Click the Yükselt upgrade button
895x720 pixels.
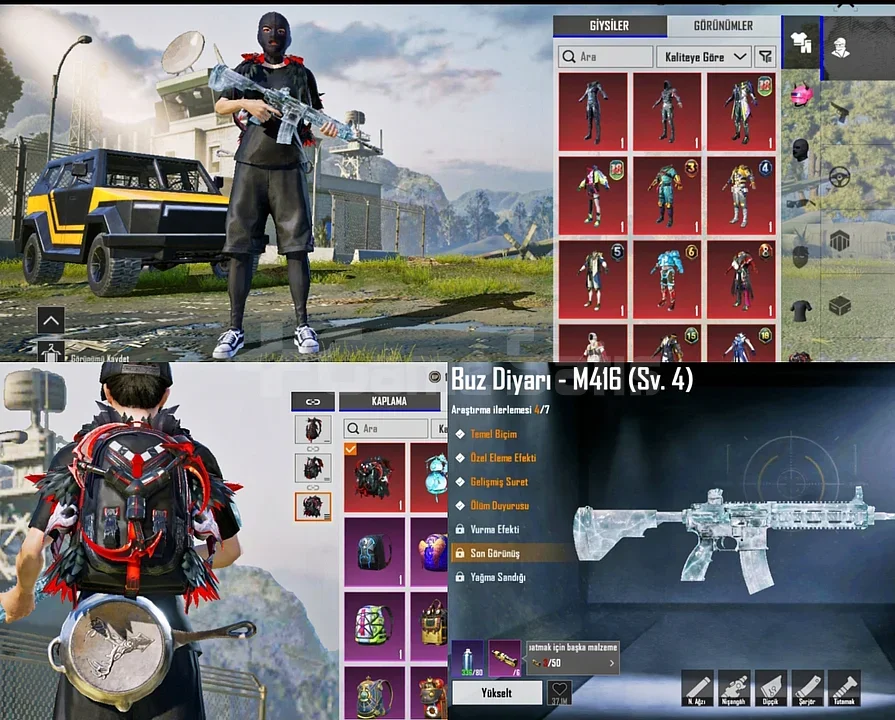[497, 692]
